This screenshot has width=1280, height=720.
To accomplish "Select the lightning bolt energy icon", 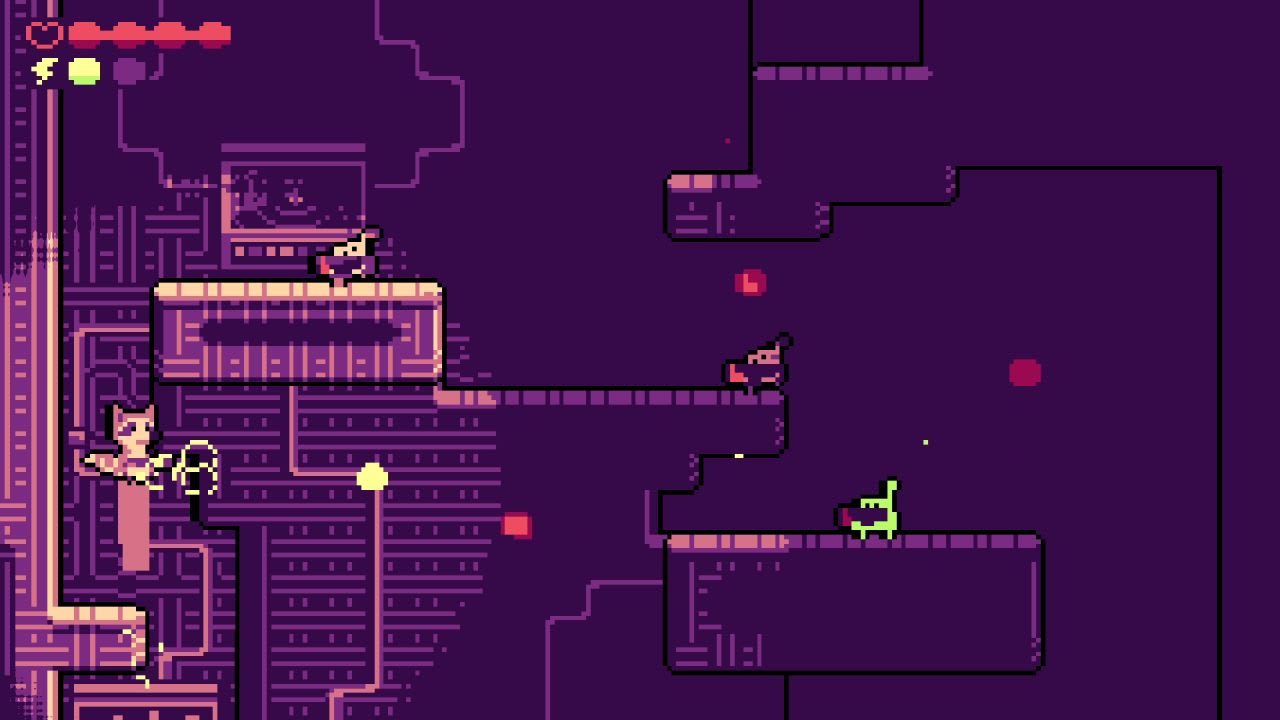I will pos(42,71).
